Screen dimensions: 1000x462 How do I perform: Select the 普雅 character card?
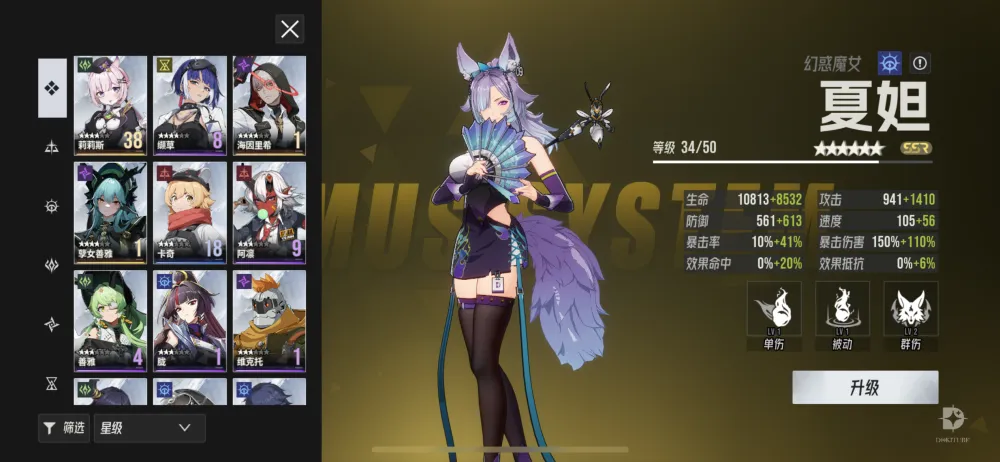(x=110, y=319)
